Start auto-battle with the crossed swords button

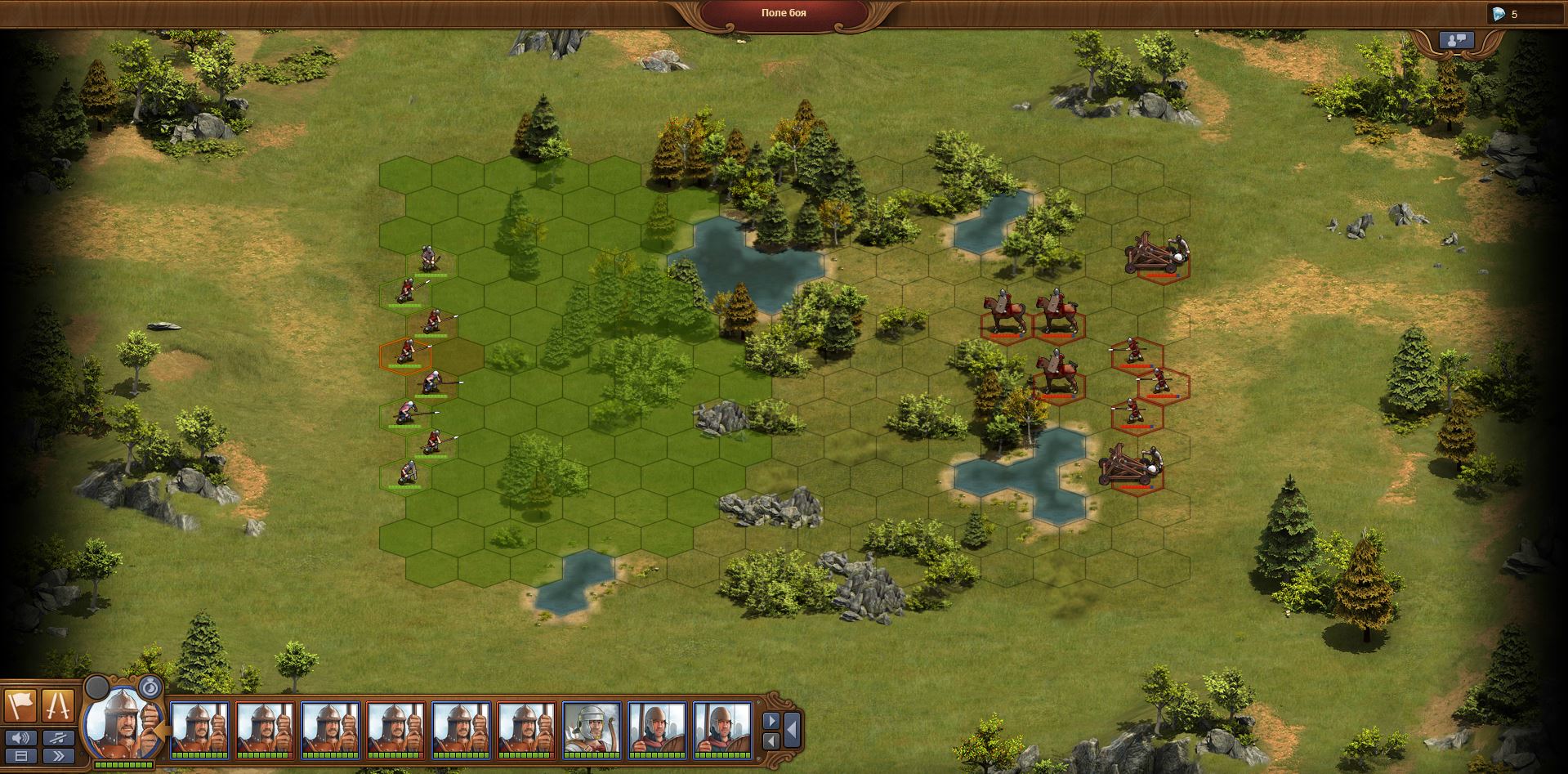(x=59, y=705)
